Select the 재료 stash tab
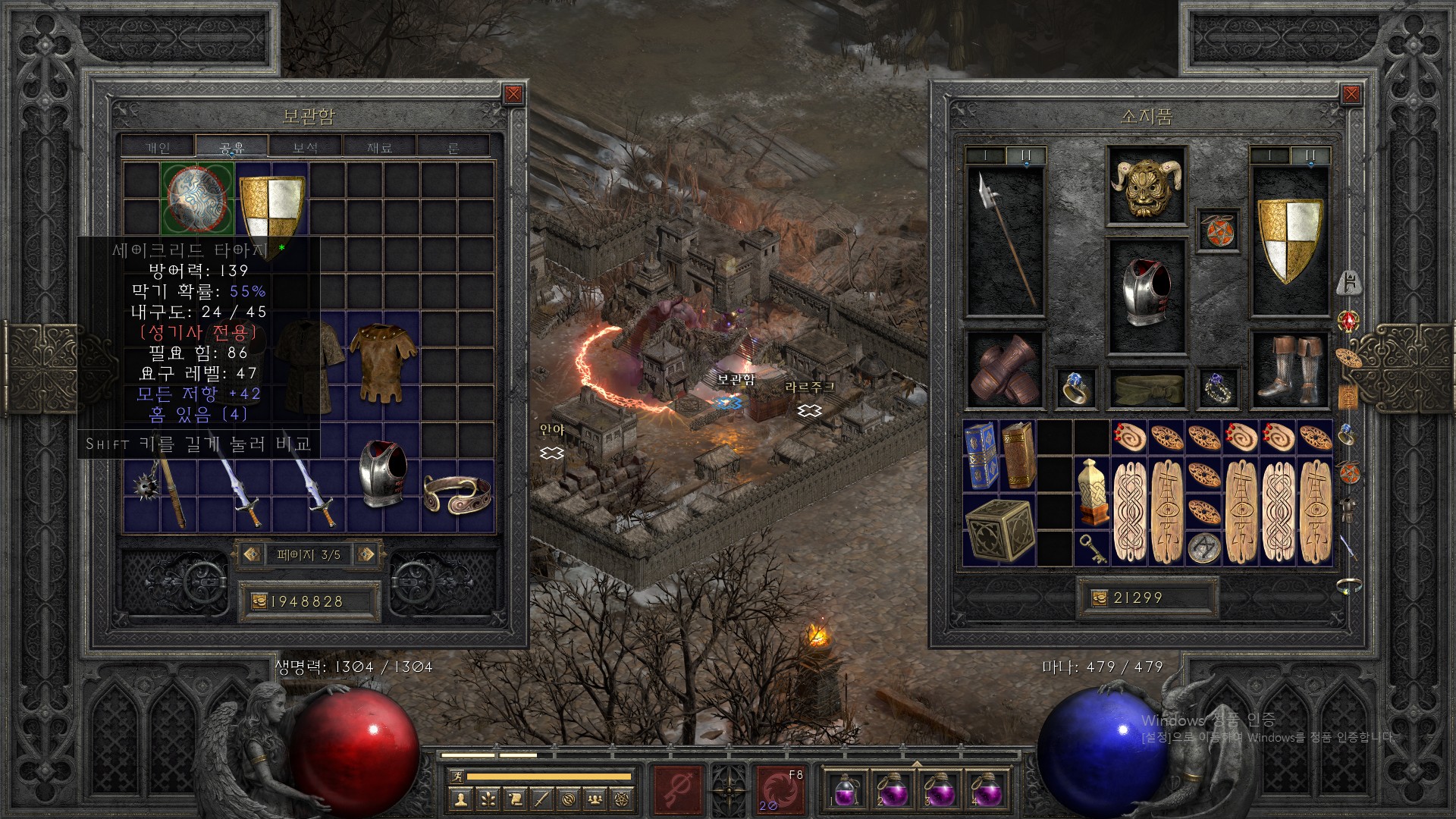The image size is (1456, 819). click(379, 147)
